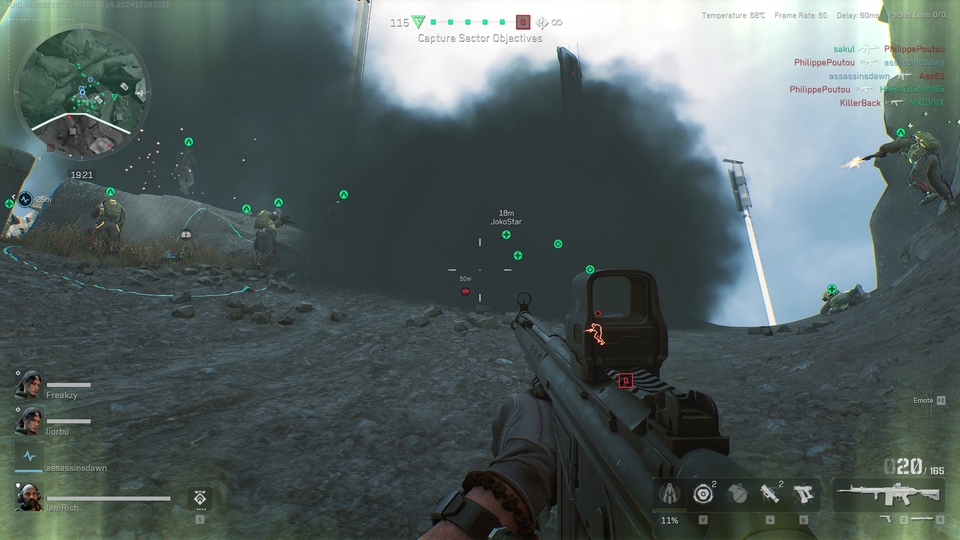Switch to the small pistol sidearm icon

[x=885, y=520]
